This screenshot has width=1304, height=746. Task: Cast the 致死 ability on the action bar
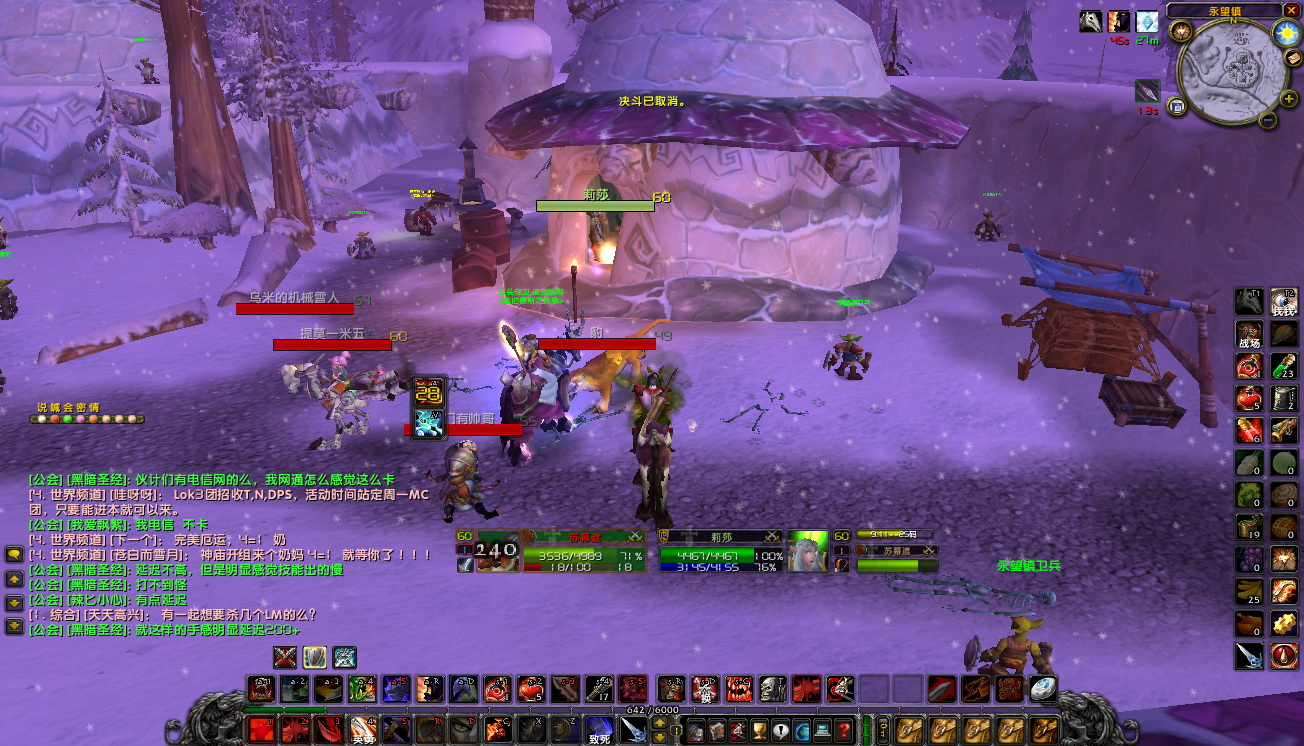(x=599, y=732)
